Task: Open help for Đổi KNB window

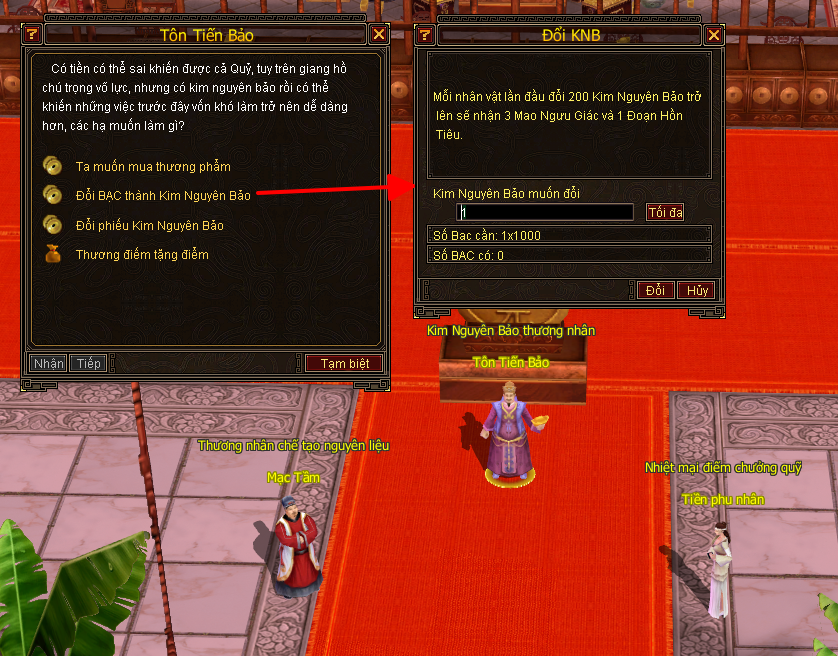Action: 426,35
